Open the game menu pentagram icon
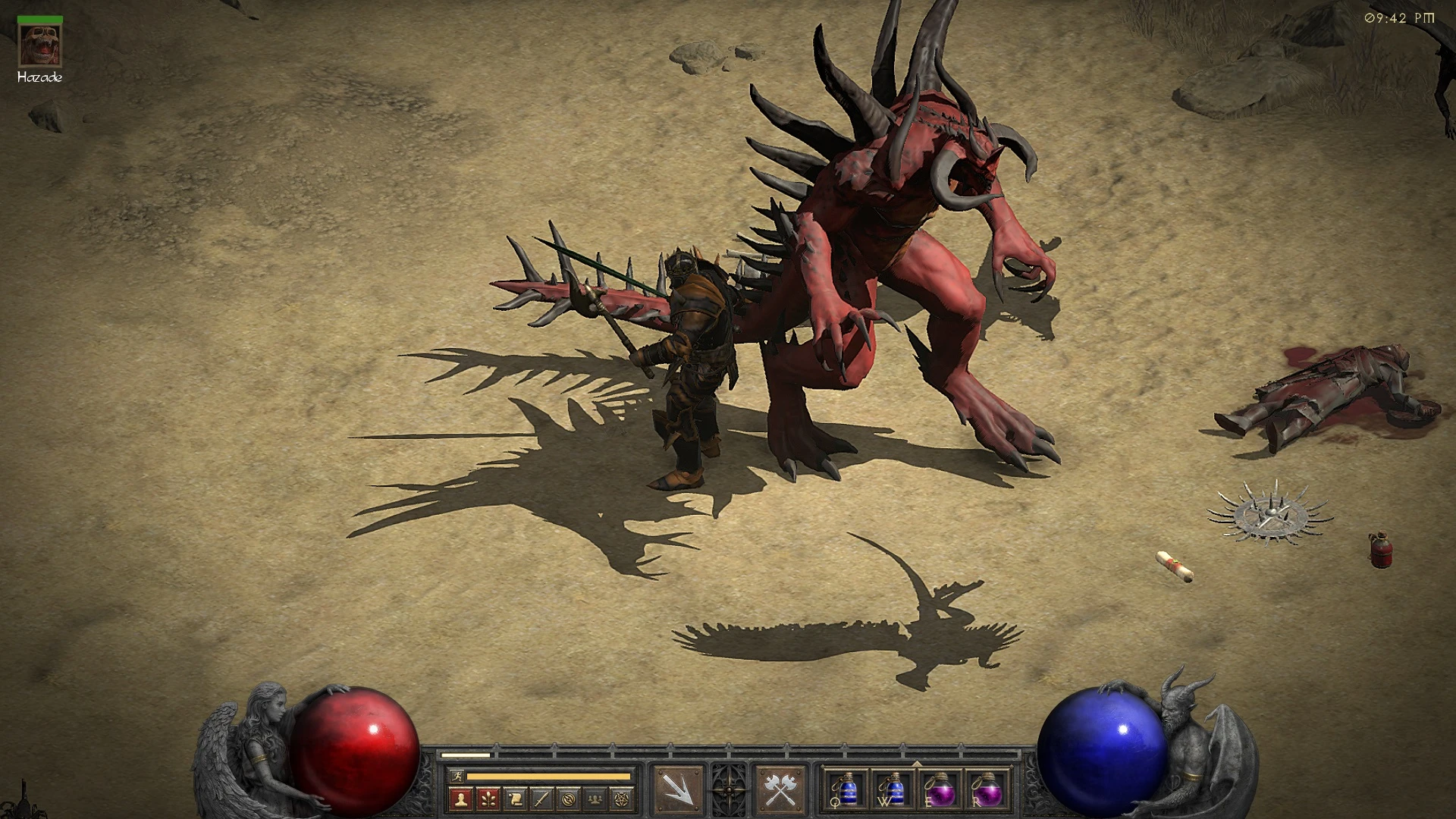 pyautogui.click(x=620, y=800)
